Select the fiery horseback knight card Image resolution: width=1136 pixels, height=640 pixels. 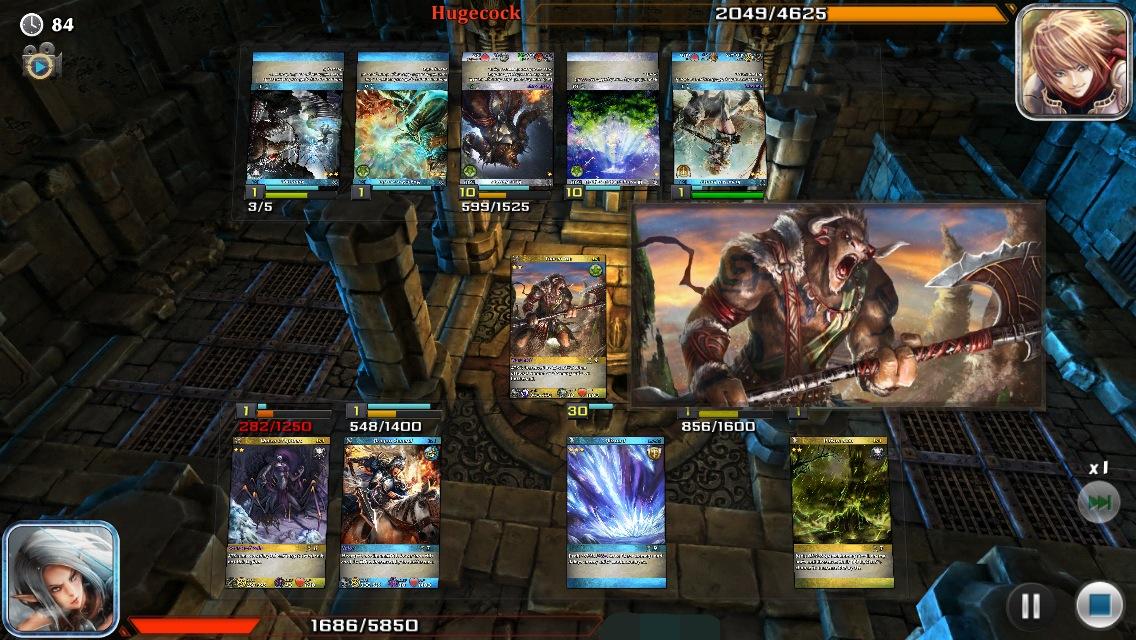pyautogui.click(x=391, y=512)
